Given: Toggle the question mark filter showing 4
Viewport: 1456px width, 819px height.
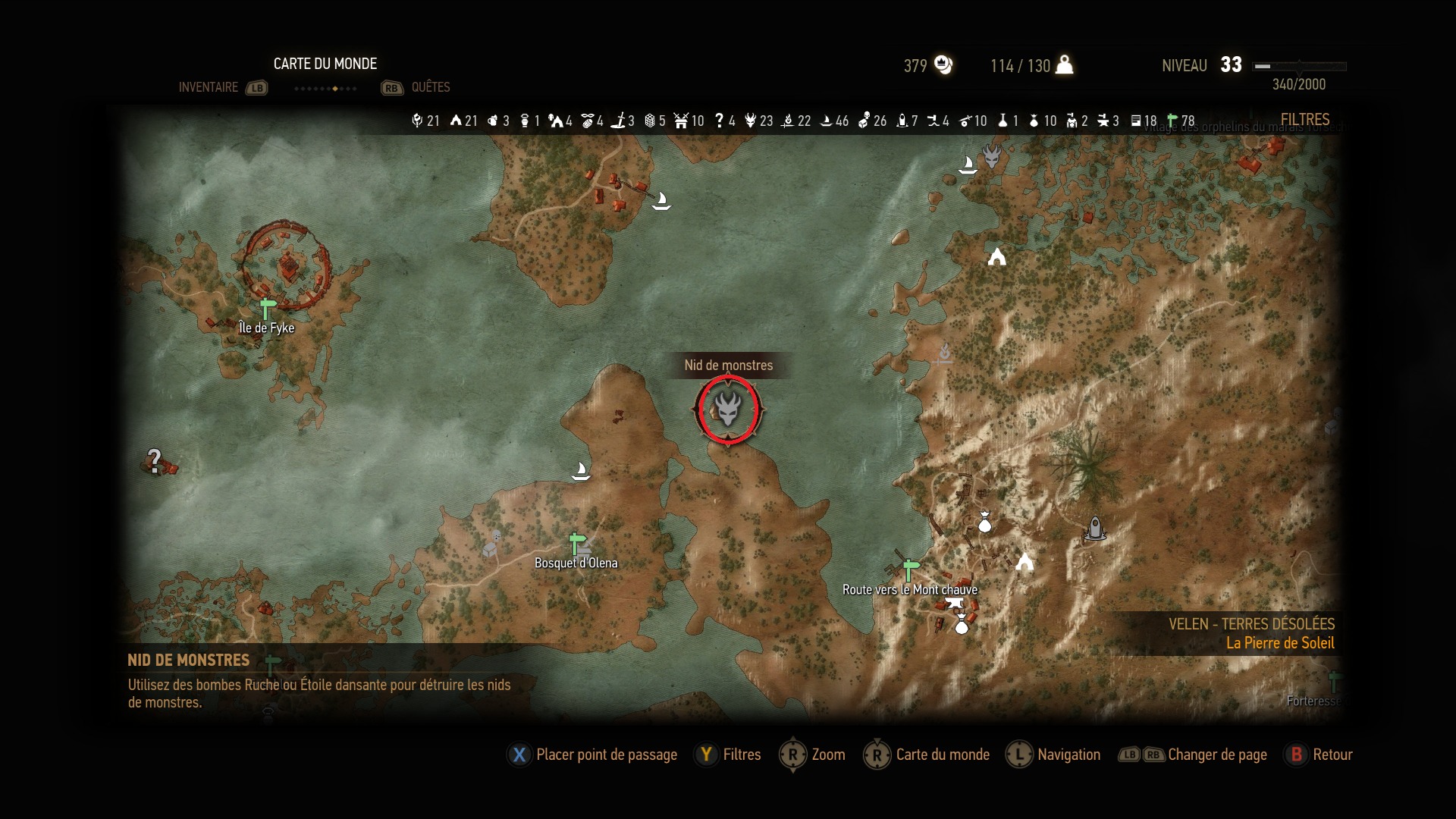Looking at the screenshot, I should pos(725,121).
